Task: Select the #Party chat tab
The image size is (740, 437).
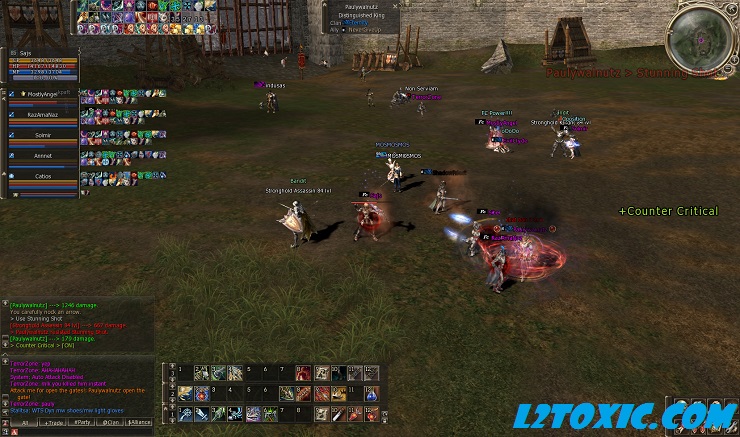Action: point(82,423)
